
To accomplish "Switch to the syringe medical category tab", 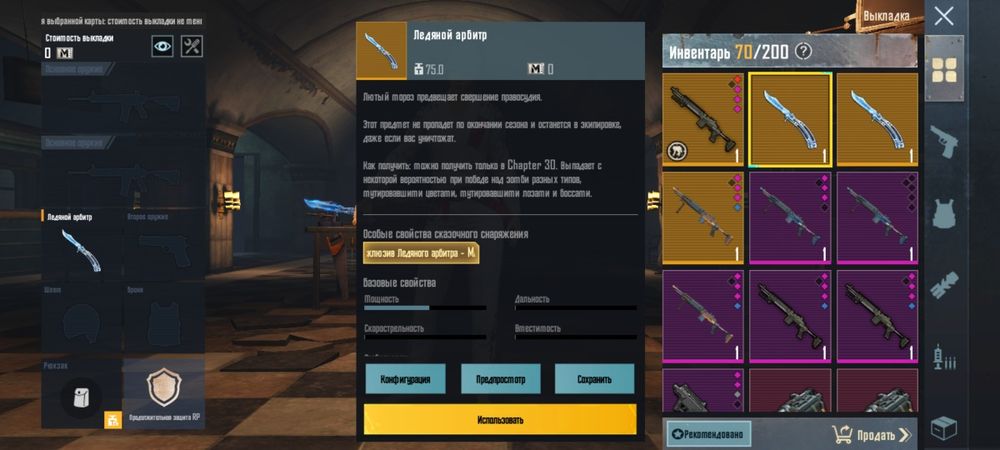I will tap(943, 357).
